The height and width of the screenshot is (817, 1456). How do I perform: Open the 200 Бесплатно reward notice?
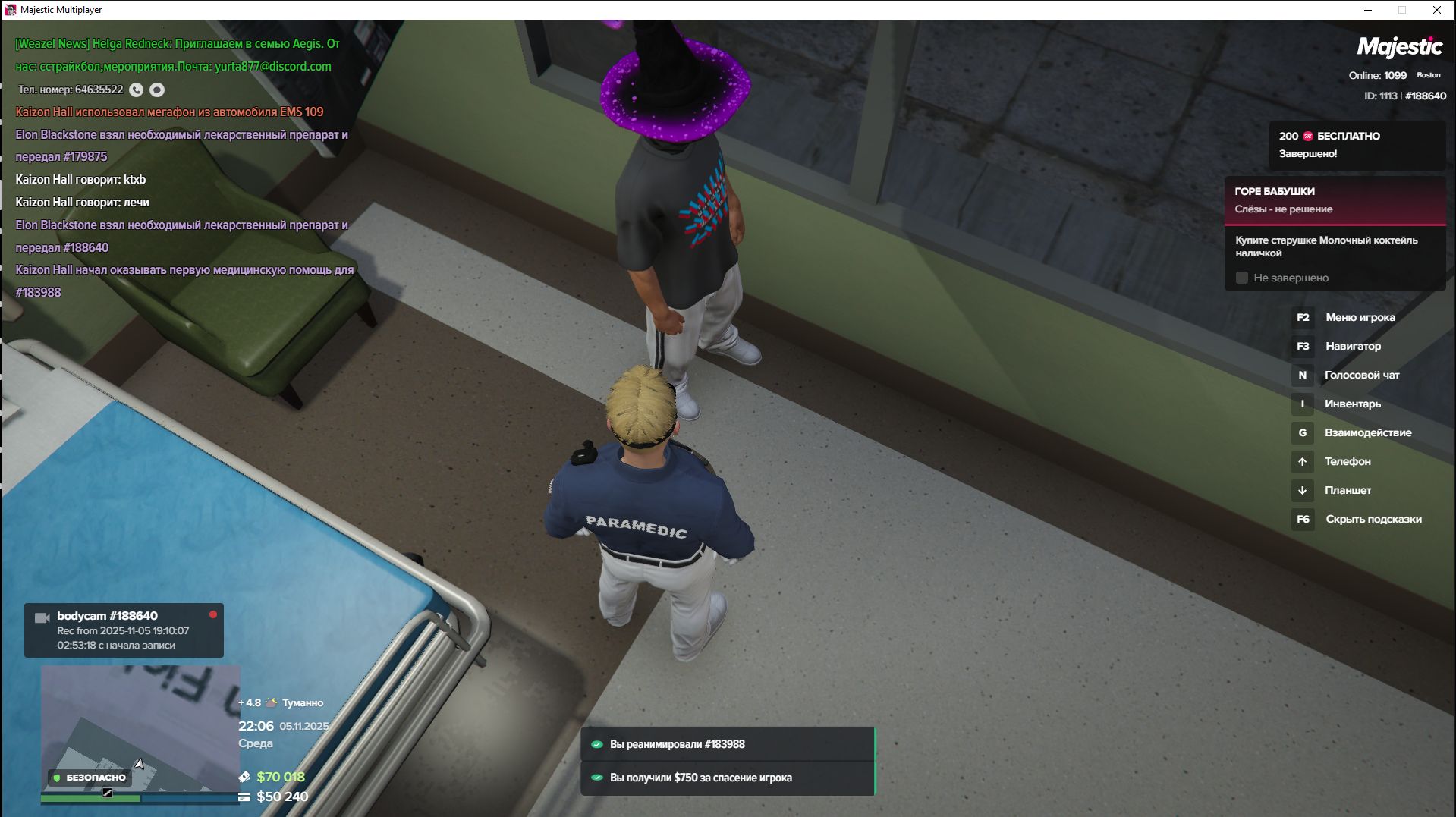coord(1356,145)
